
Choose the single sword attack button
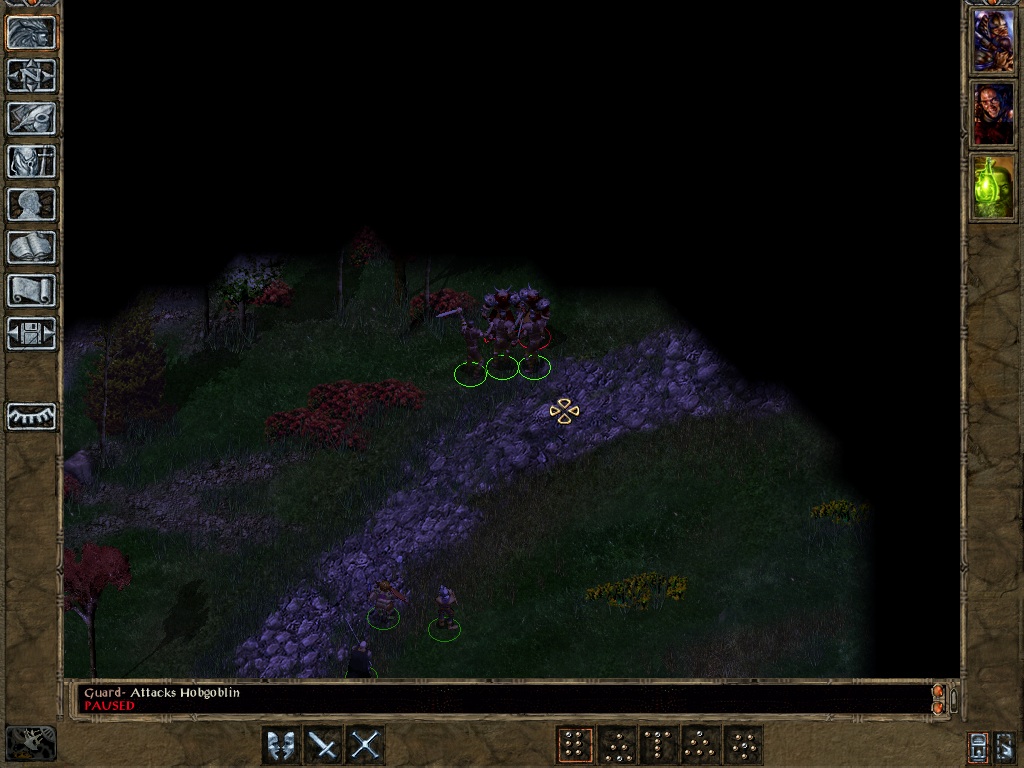(x=323, y=745)
